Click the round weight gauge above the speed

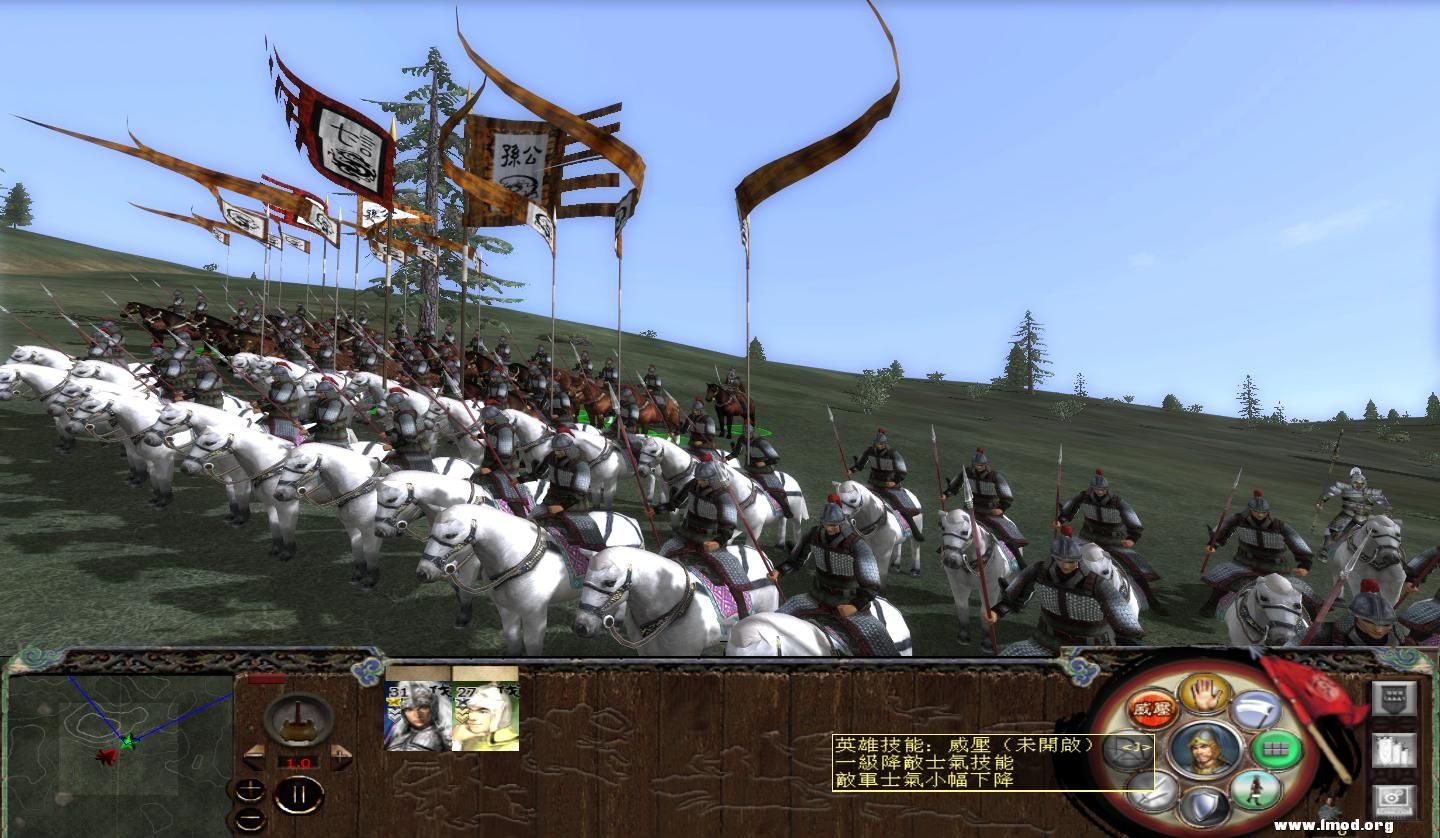click(298, 717)
